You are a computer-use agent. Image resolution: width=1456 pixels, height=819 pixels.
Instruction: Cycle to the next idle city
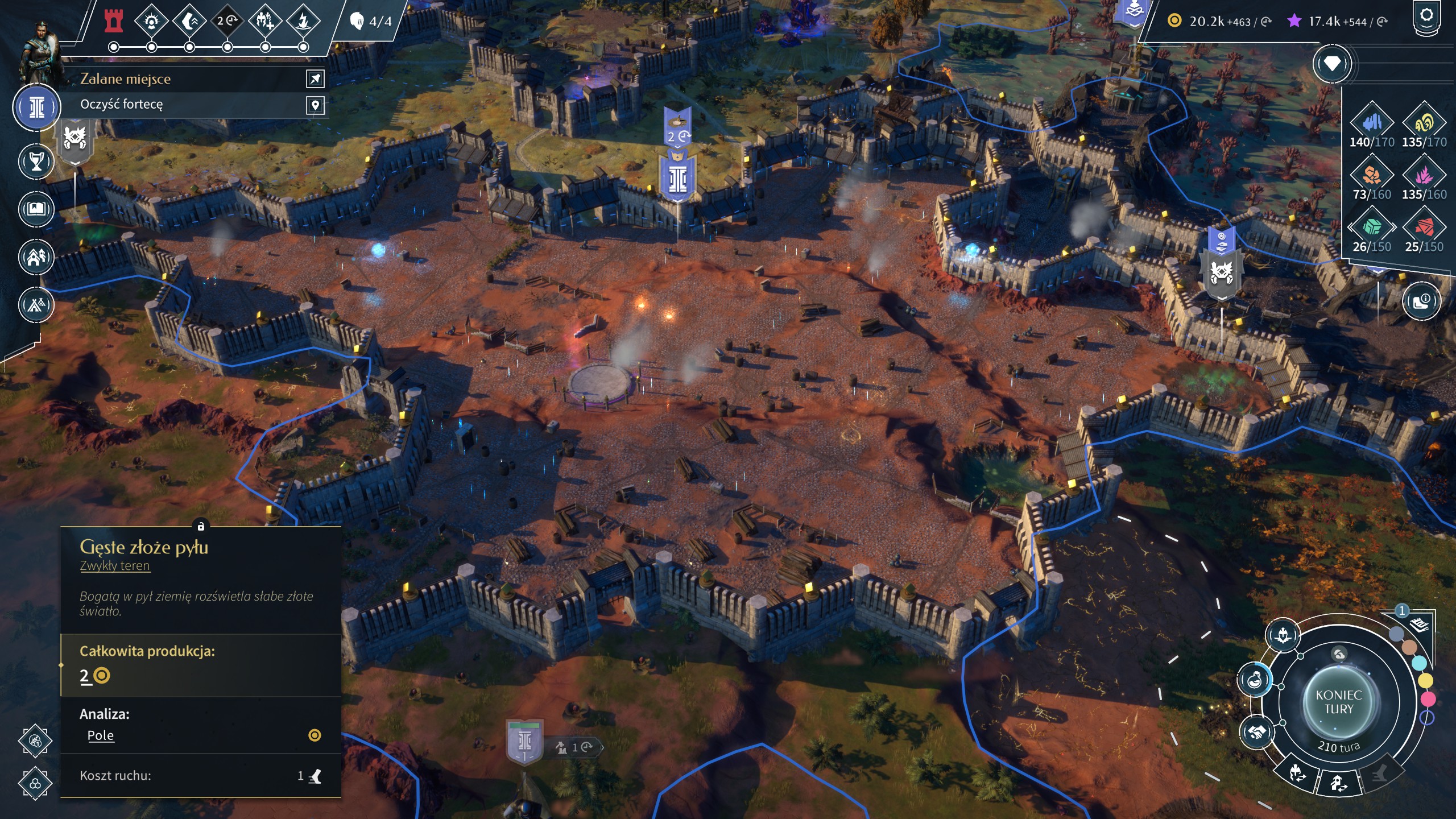pyautogui.click(x=1339, y=784)
